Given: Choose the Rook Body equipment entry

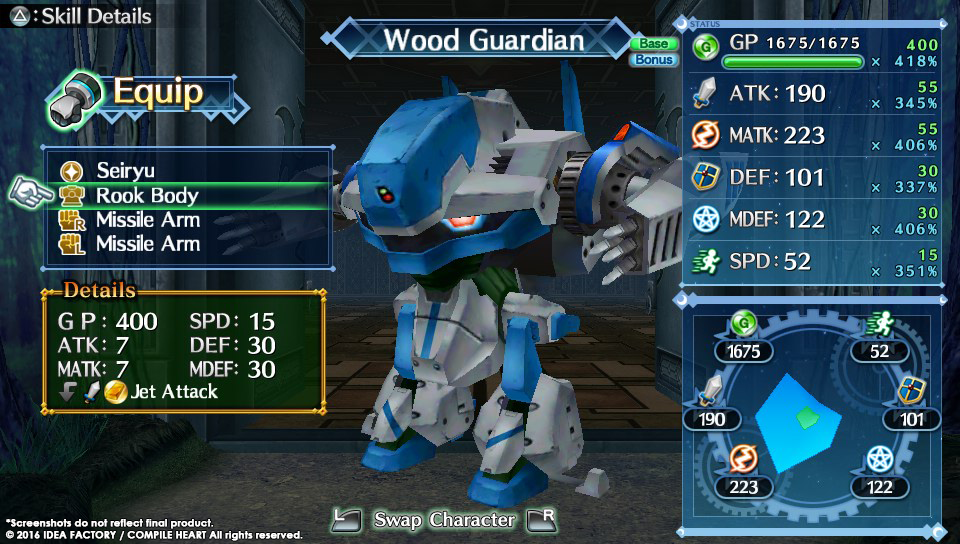Looking at the screenshot, I should (146, 196).
